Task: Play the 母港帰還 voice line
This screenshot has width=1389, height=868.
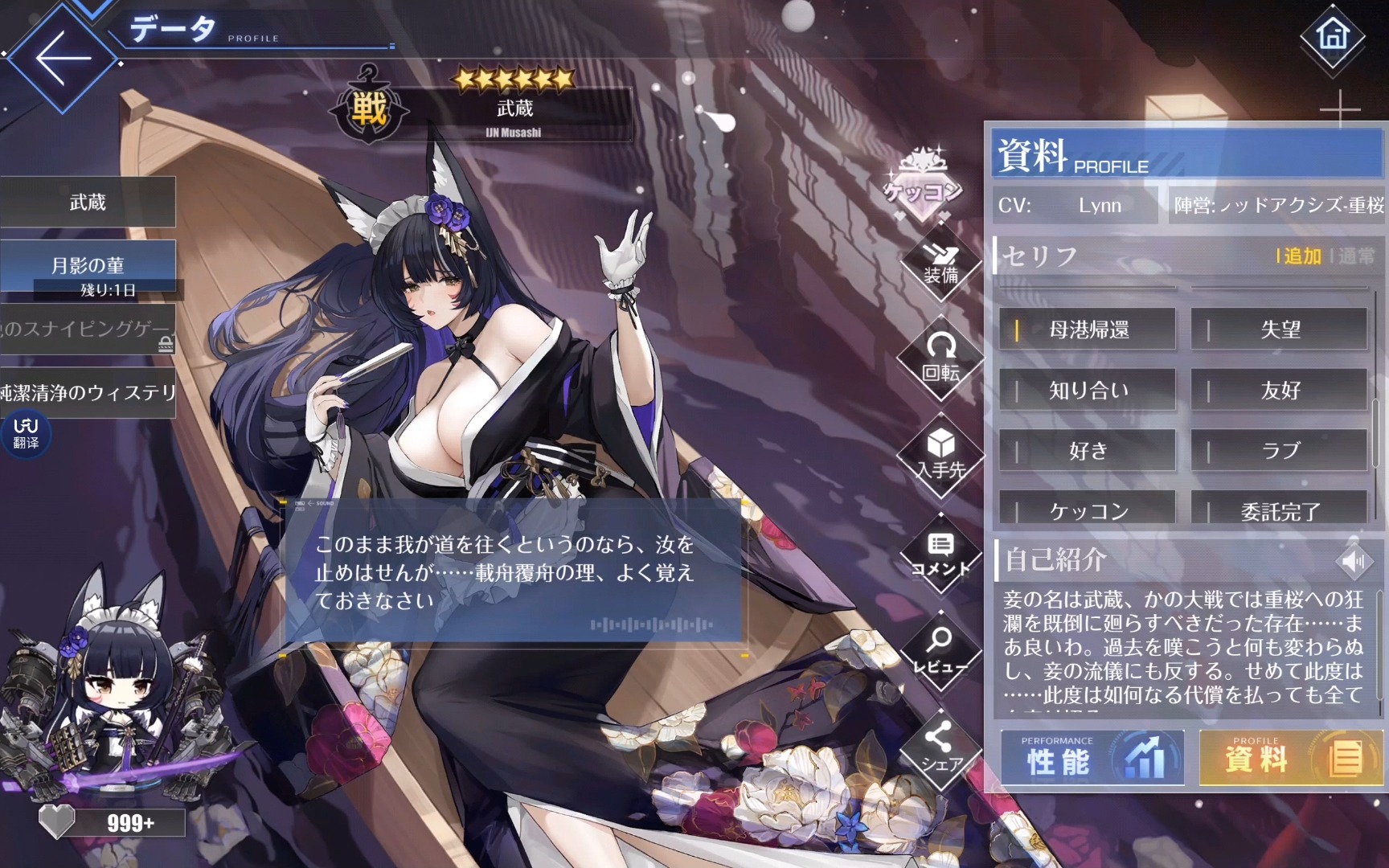Action: click(x=1088, y=330)
